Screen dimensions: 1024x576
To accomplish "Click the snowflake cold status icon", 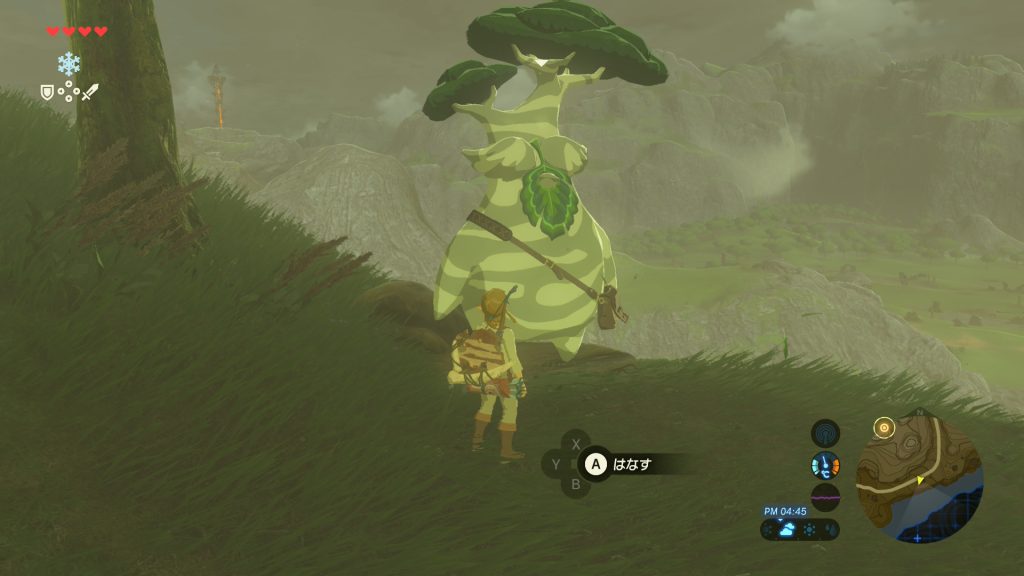I will (x=68, y=65).
